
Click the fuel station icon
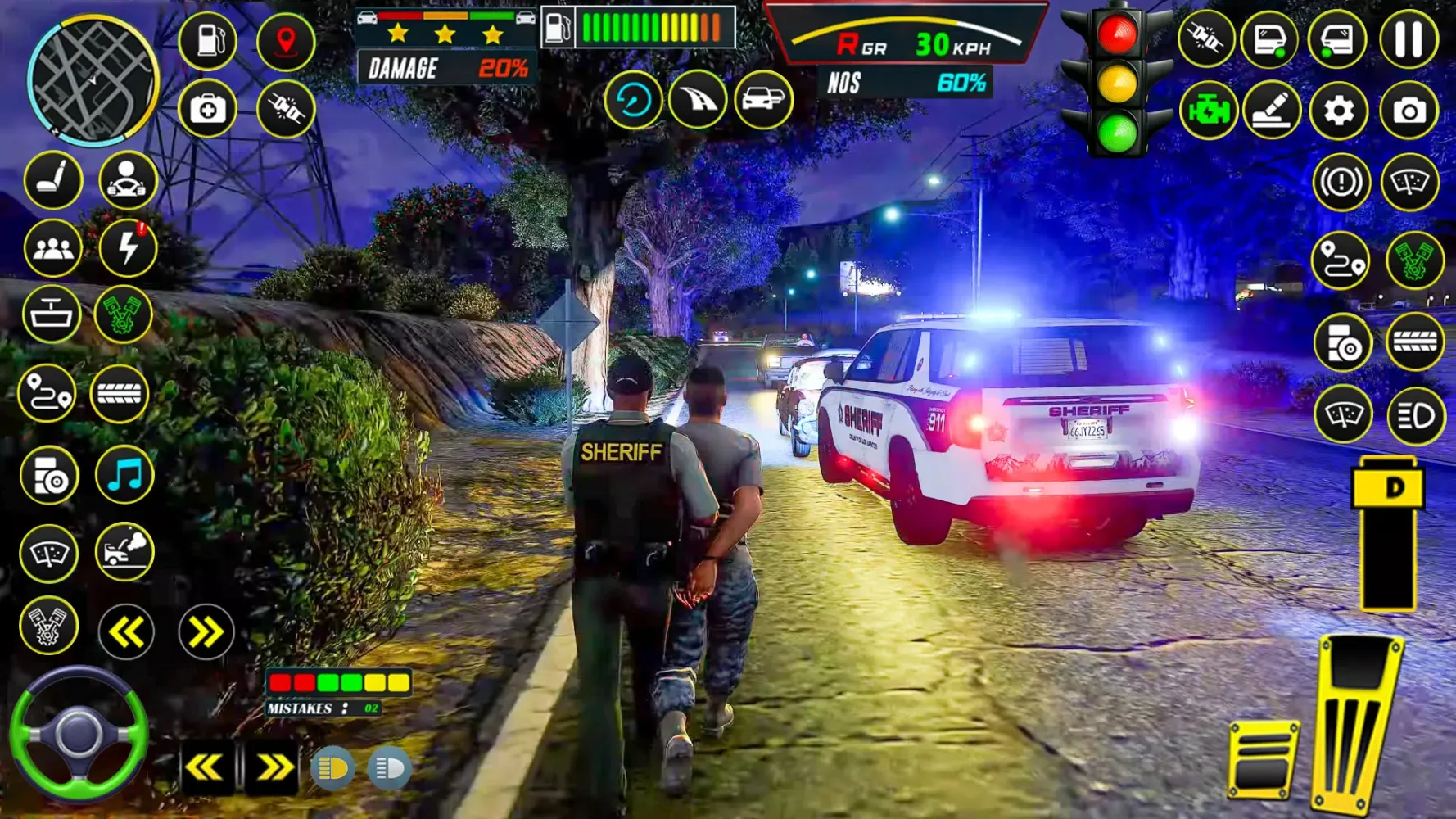click(x=209, y=41)
